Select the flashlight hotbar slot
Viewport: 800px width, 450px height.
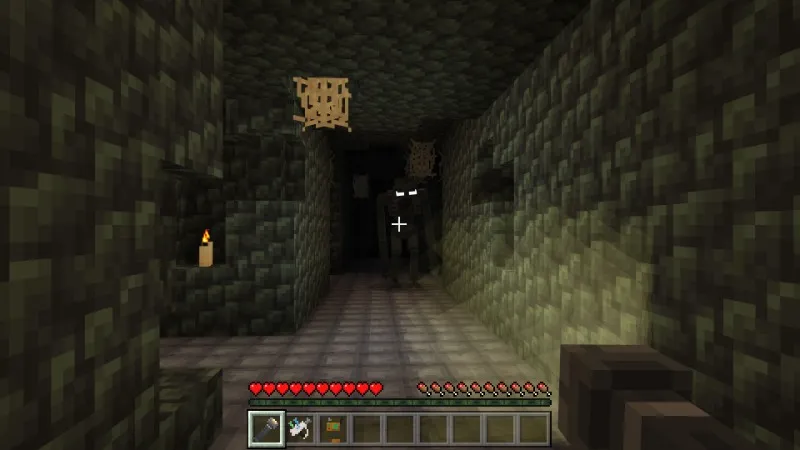[266, 428]
